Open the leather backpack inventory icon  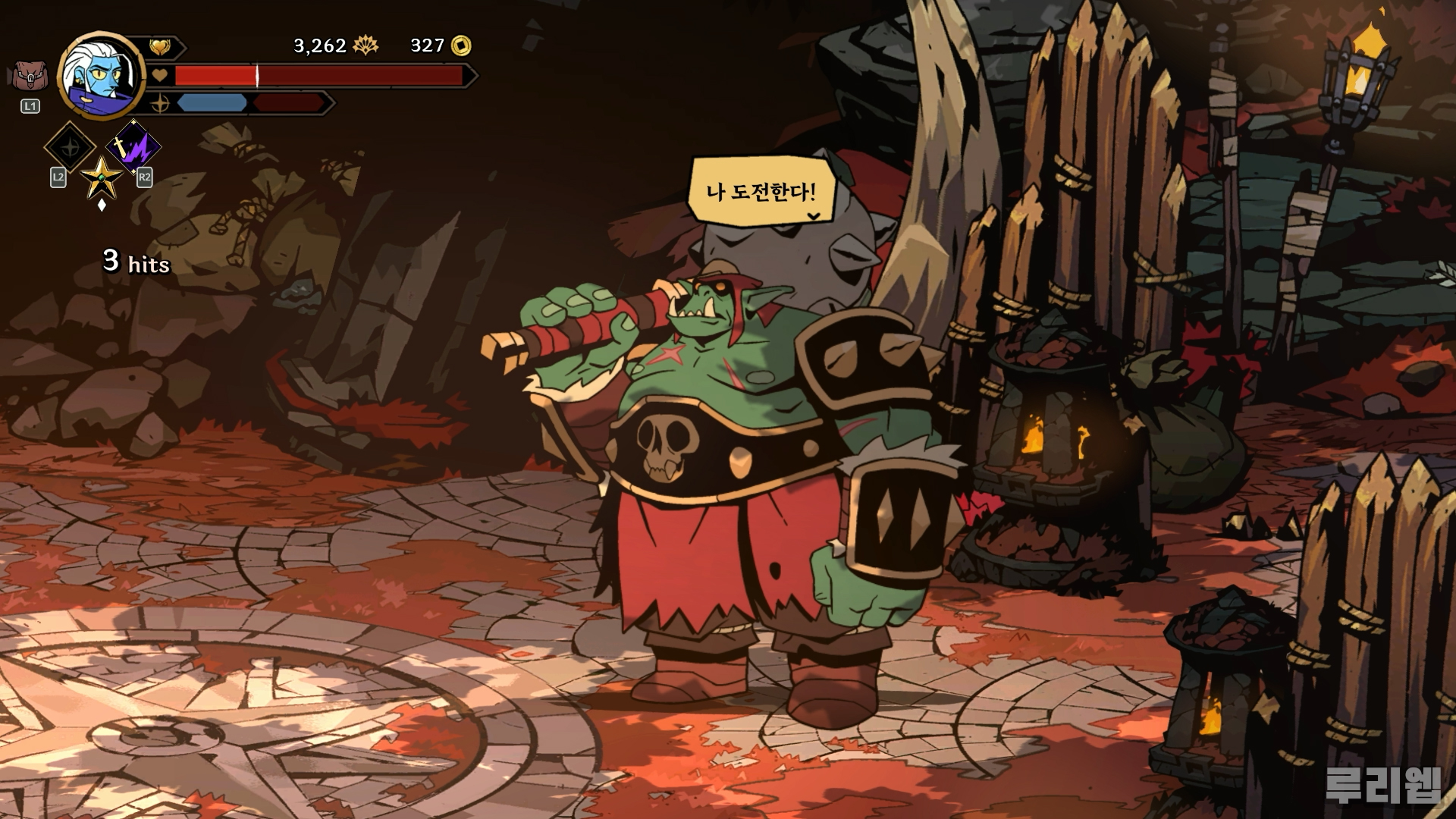pyautogui.click(x=29, y=77)
